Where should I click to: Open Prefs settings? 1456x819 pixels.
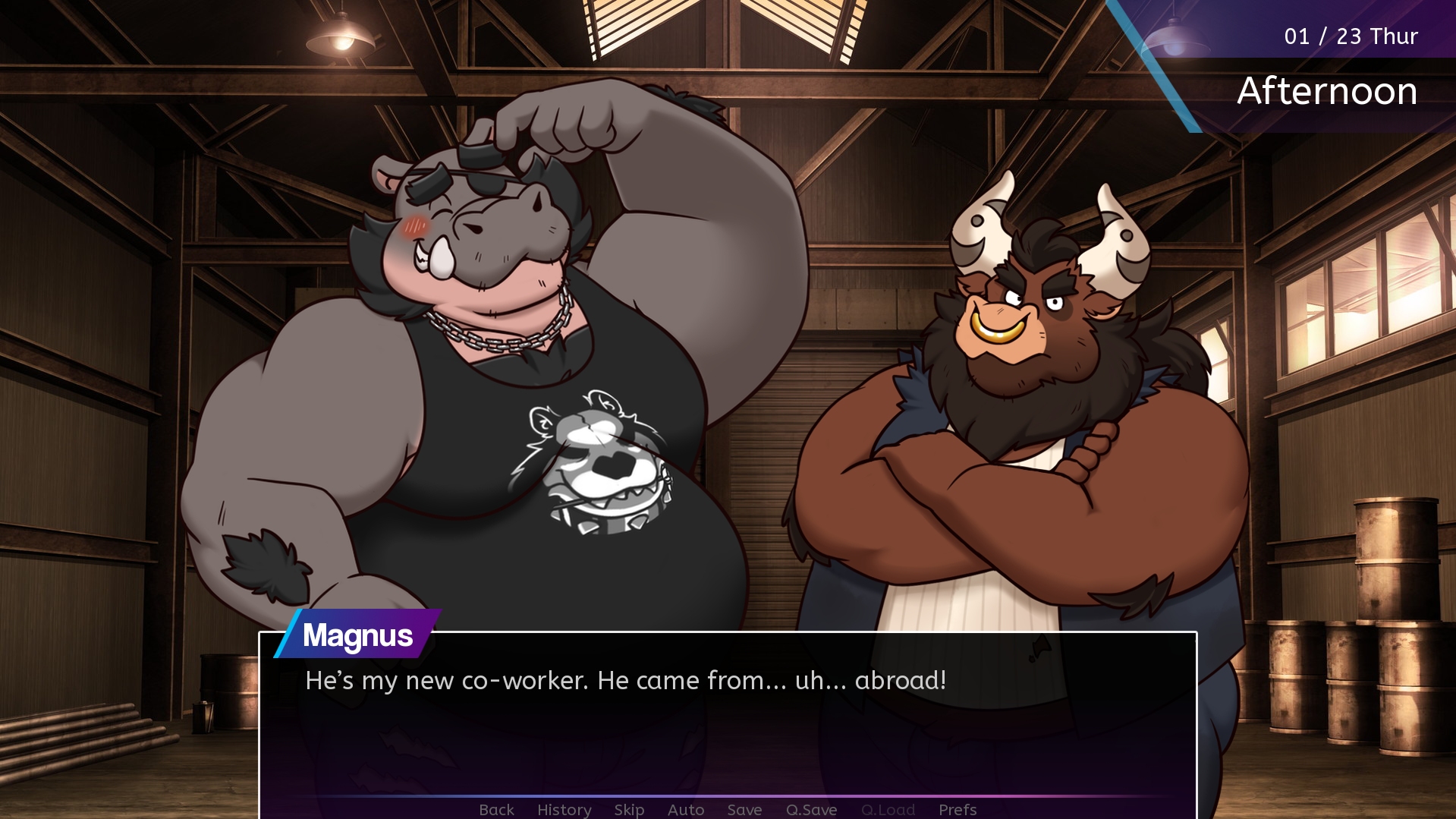coord(957,809)
